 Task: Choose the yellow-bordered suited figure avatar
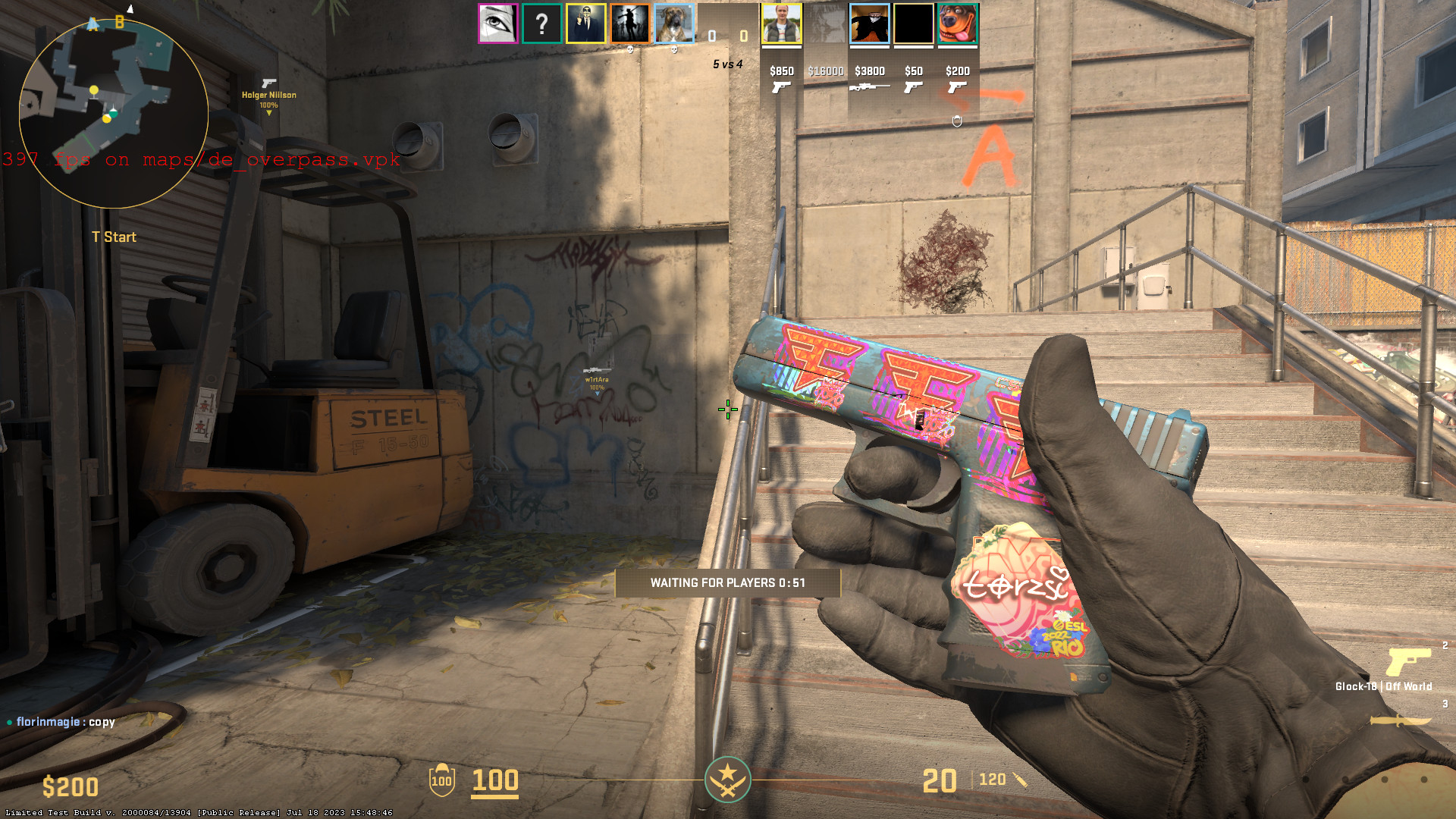[x=585, y=24]
